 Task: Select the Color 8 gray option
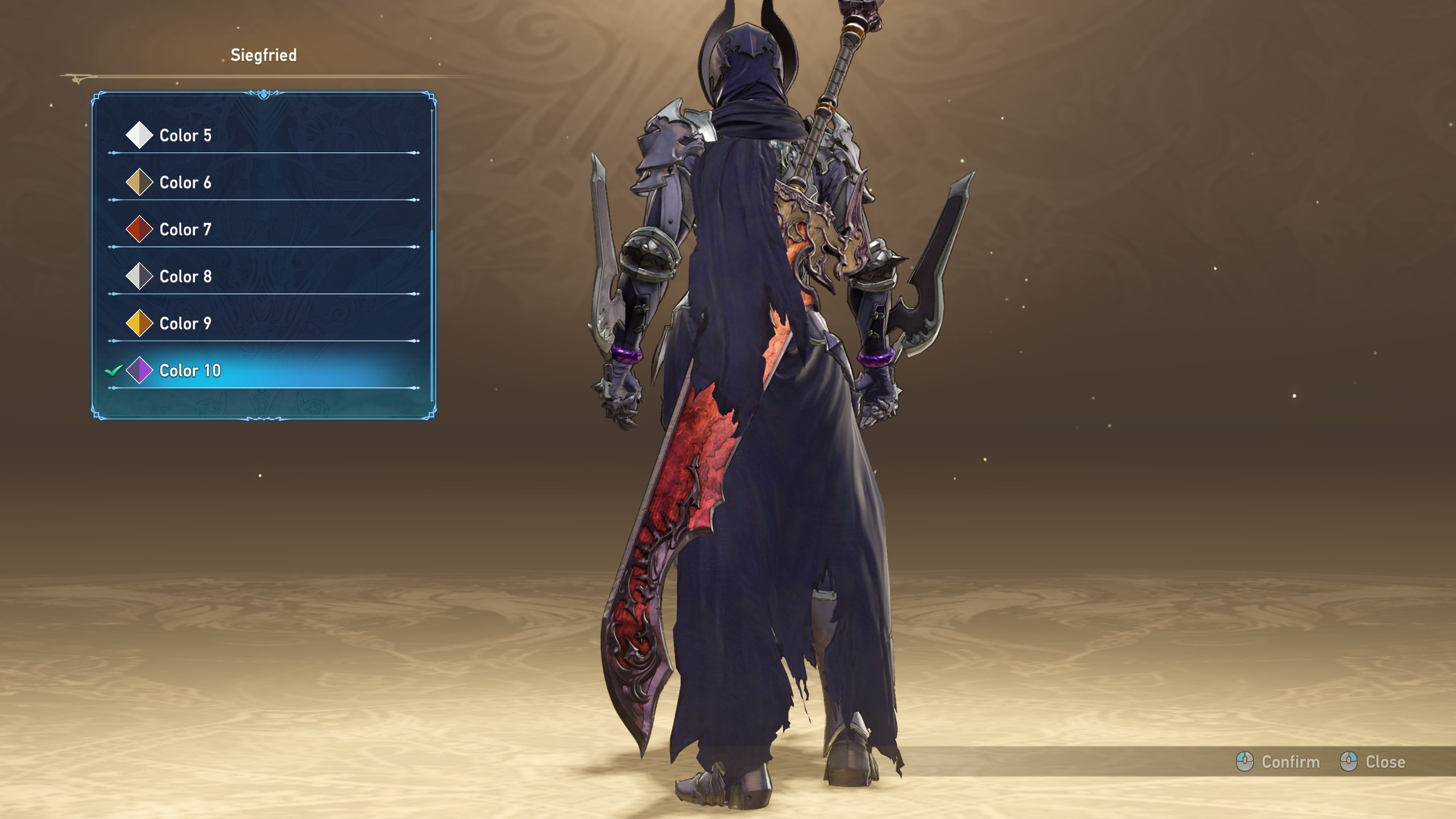click(185, 277)
